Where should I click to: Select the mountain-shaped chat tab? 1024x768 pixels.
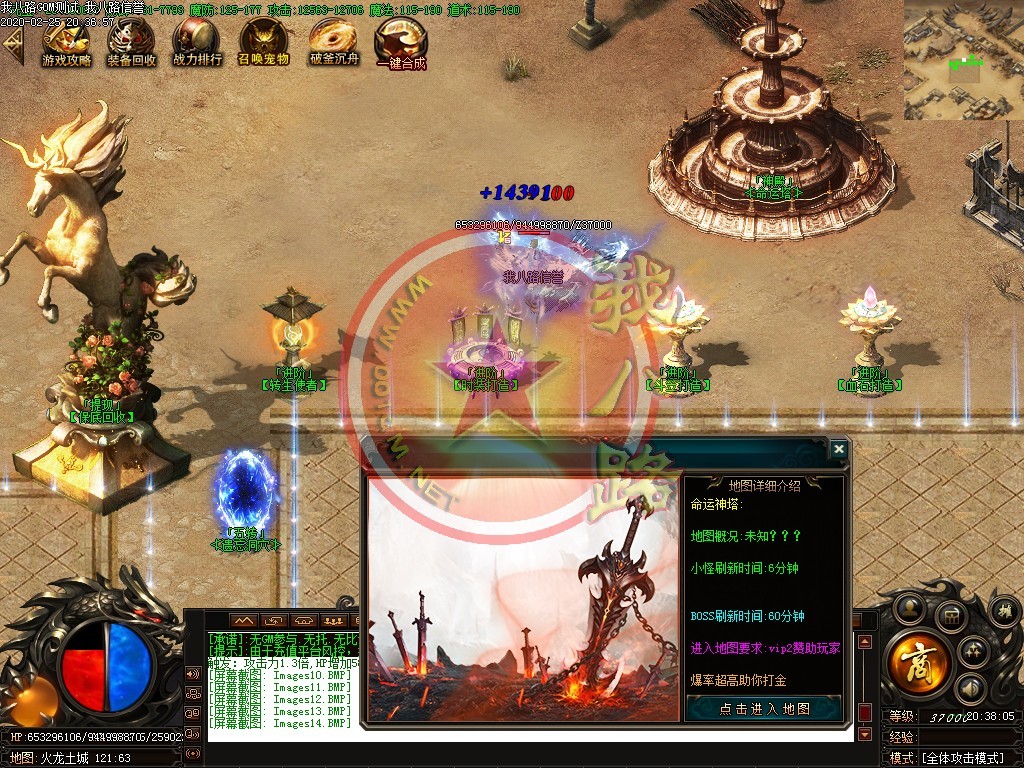pyautogui.click(x=244, y=621)
